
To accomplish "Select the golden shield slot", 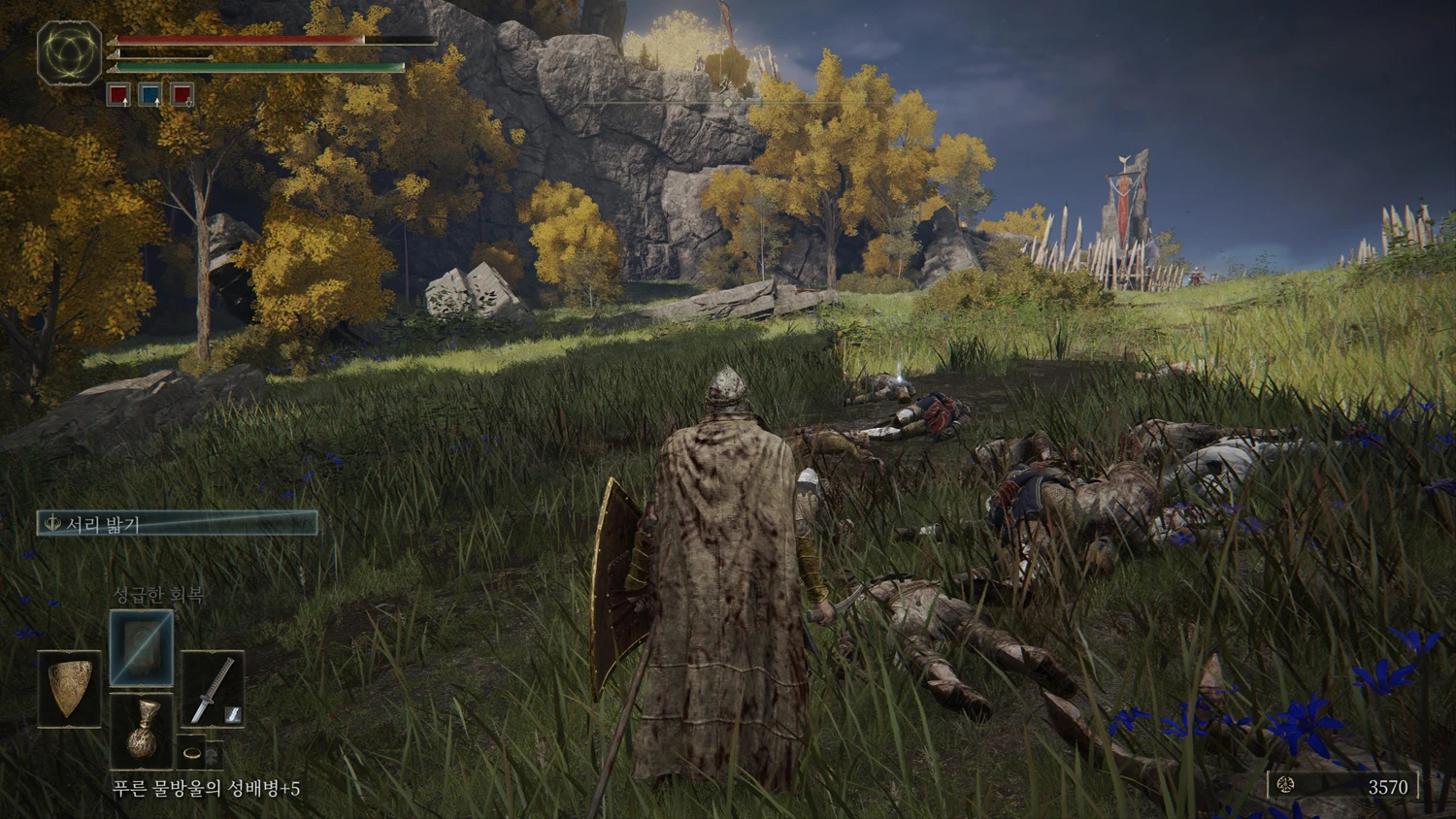I will tap(70, 688).
